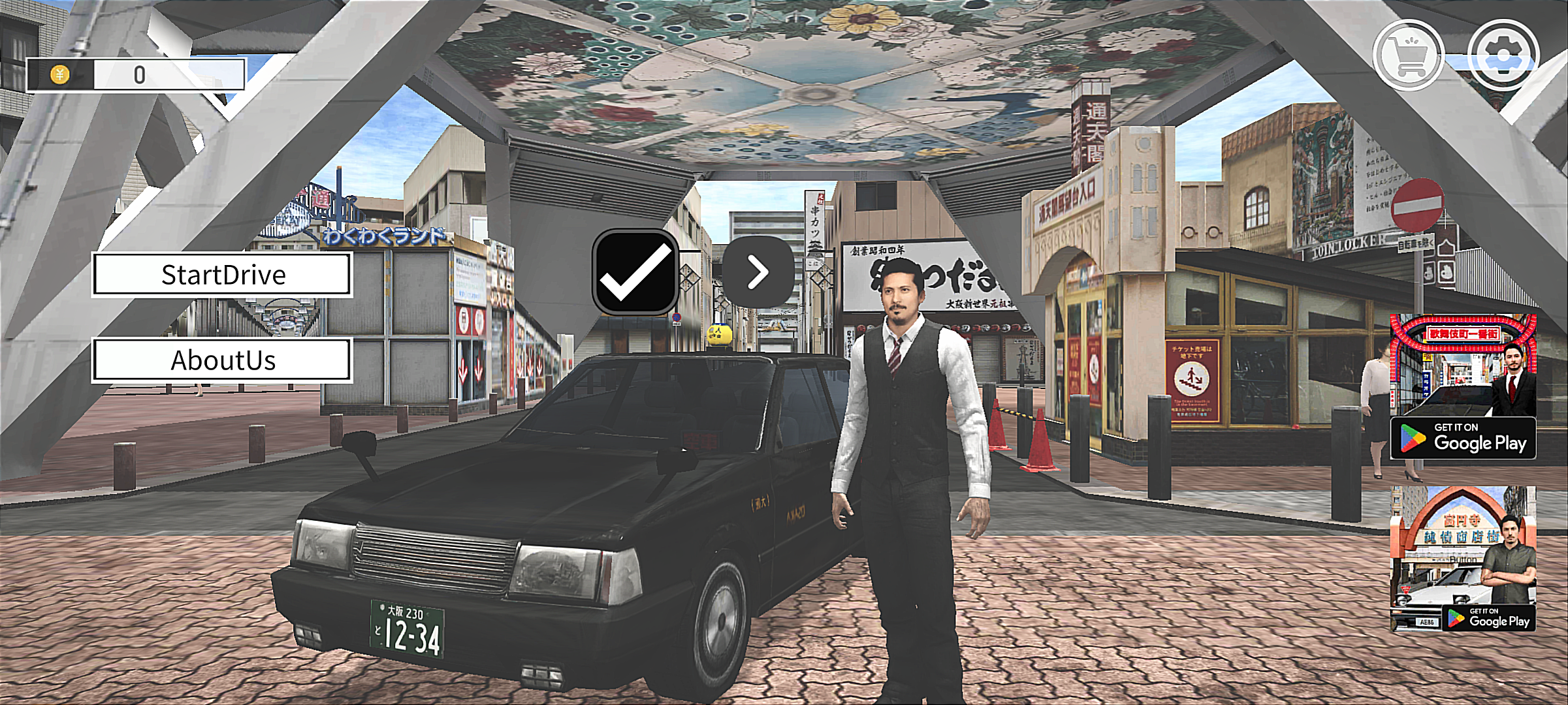Click the StartDrive button
Viewport: 1568px width, 705px height.
tap(222, 275)
